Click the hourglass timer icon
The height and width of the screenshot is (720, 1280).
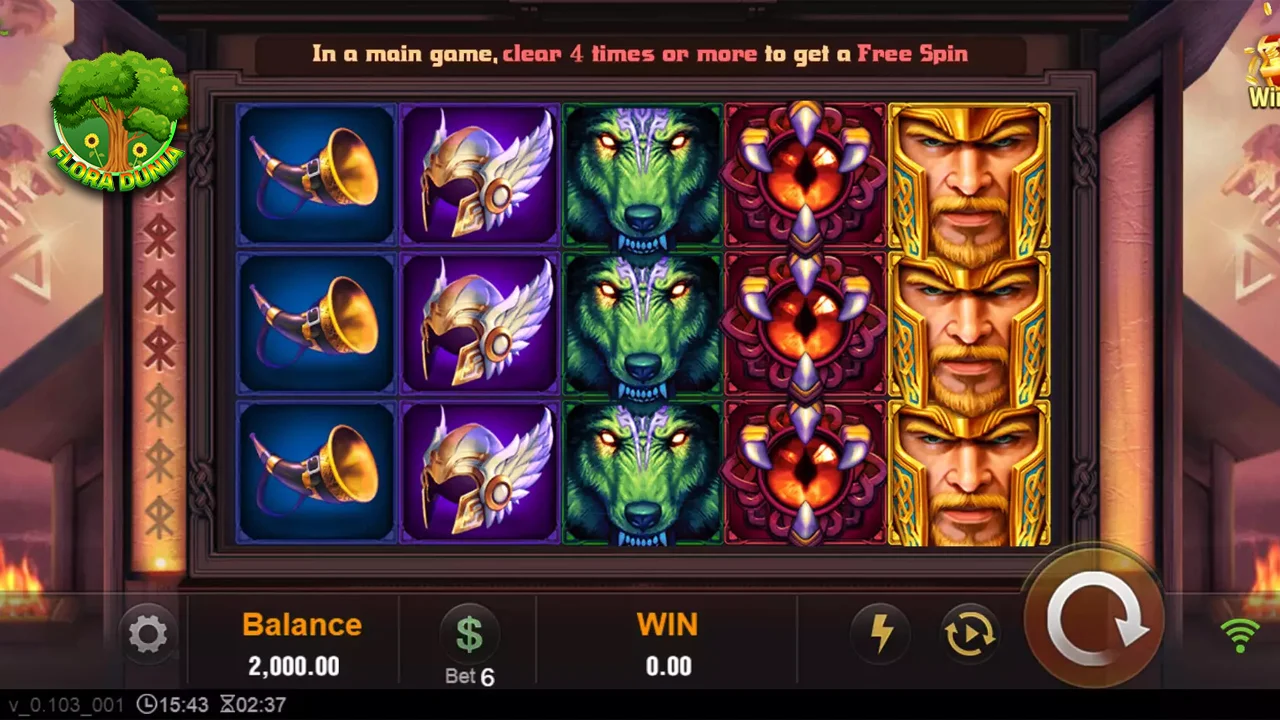click(230, 705)
